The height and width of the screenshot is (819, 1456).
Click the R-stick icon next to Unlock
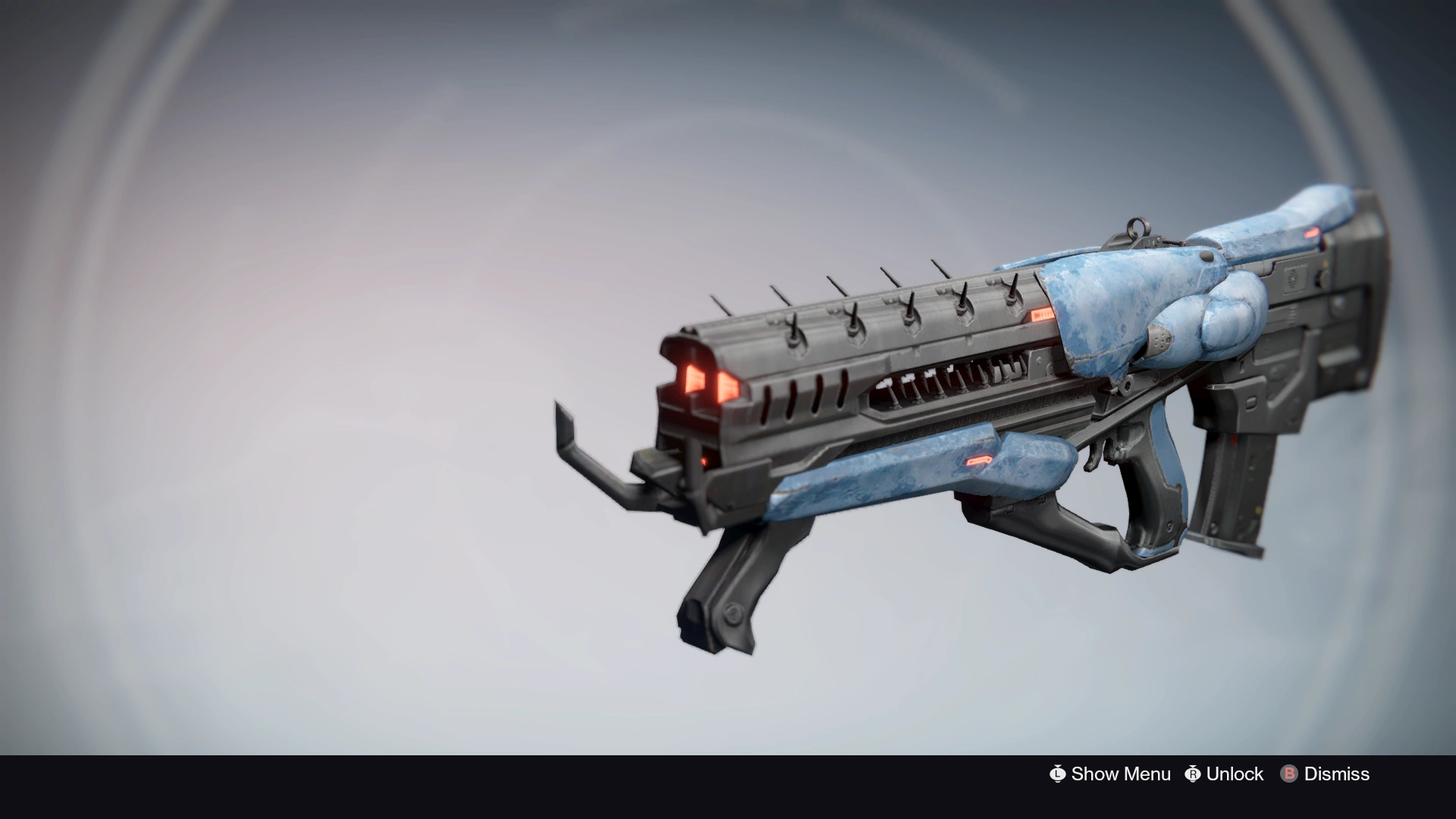coord(1193,774)
